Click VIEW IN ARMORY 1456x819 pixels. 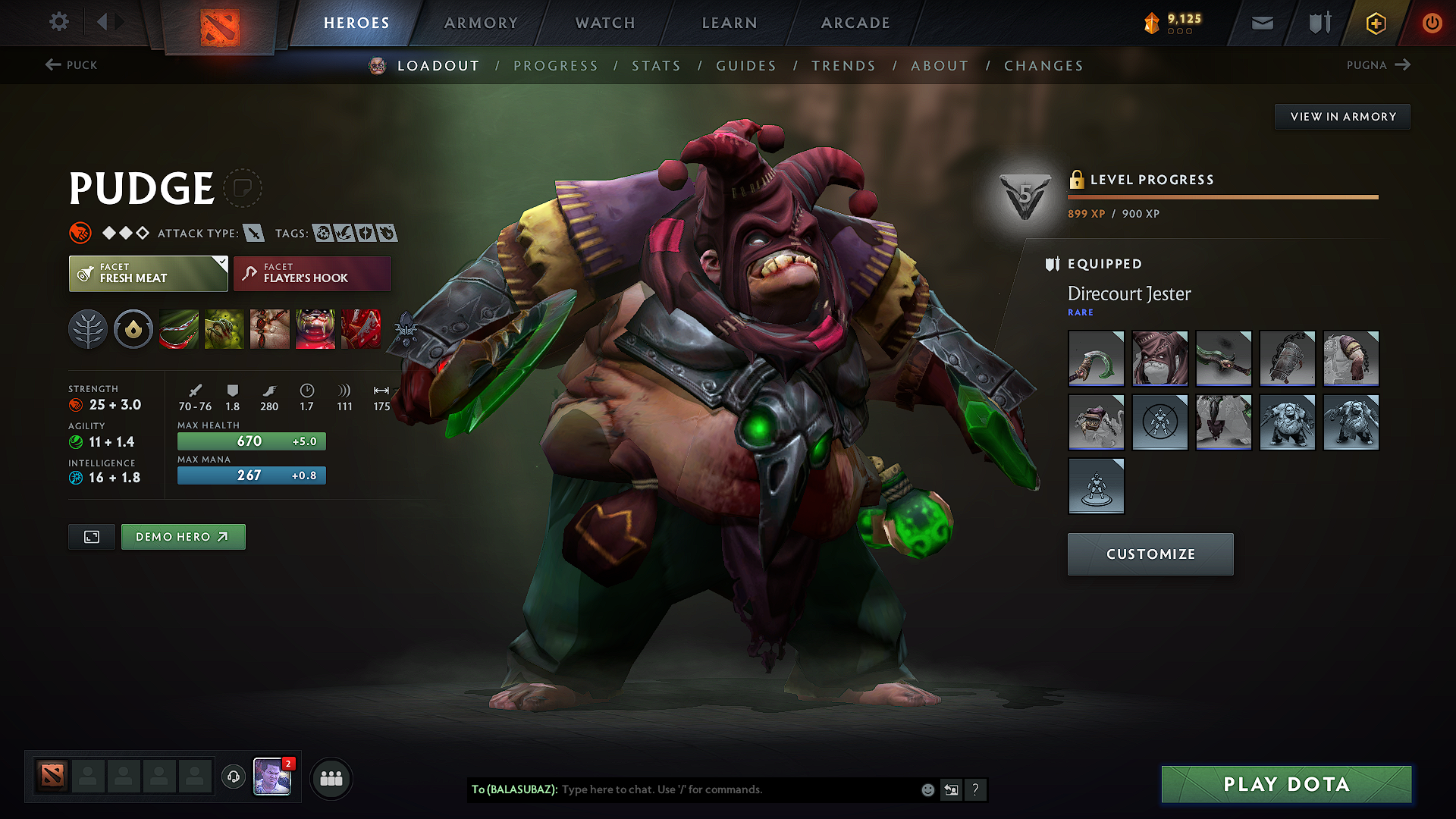coord(1342,116)
